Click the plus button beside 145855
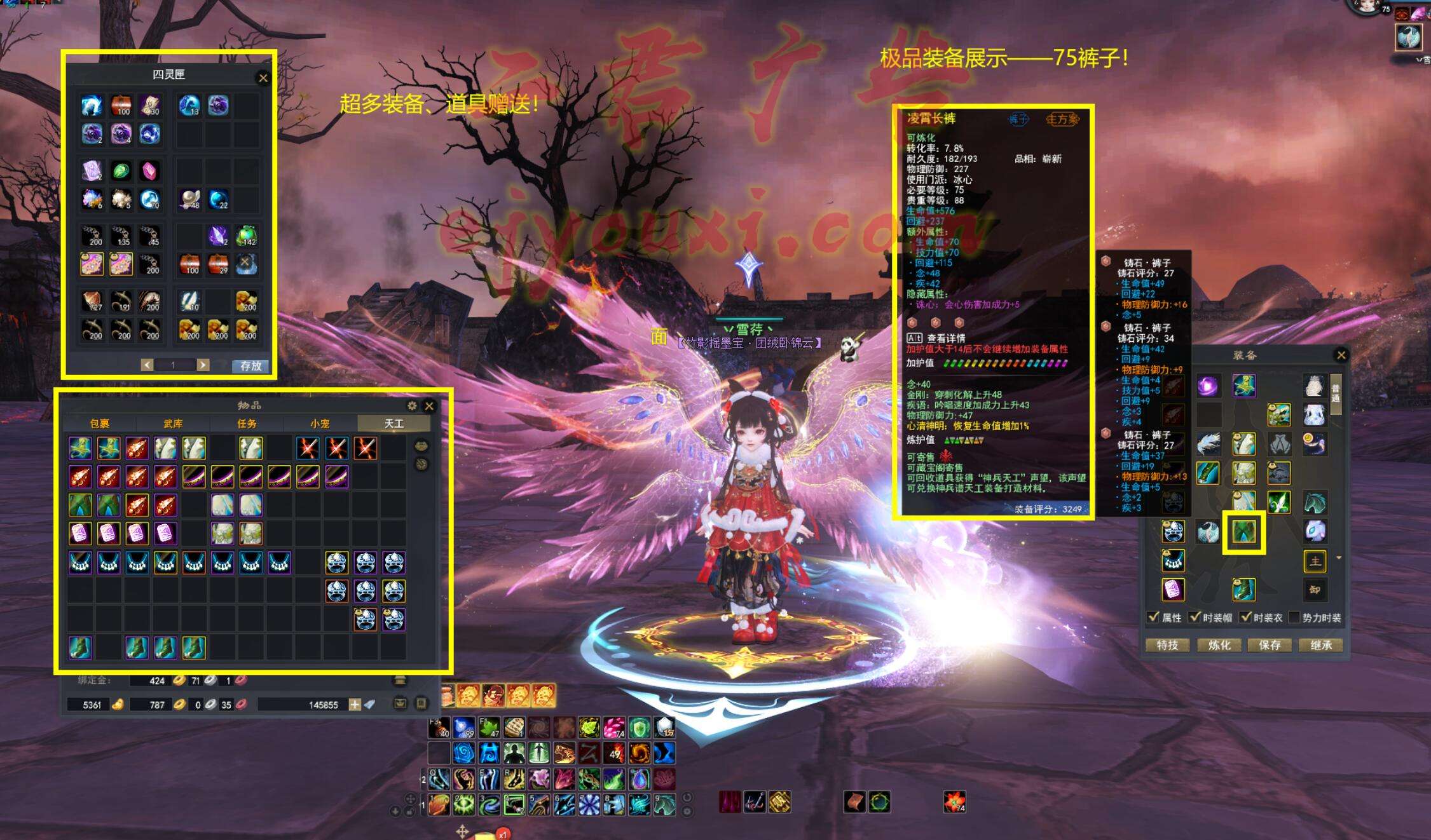This screenshot has height=840, width=1431. click(355, 704)
